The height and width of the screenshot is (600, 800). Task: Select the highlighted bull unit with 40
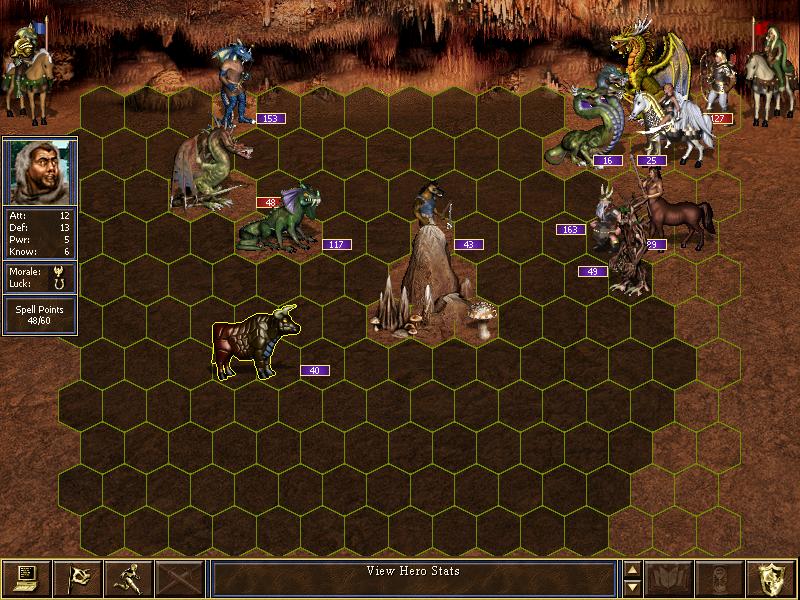254,343
